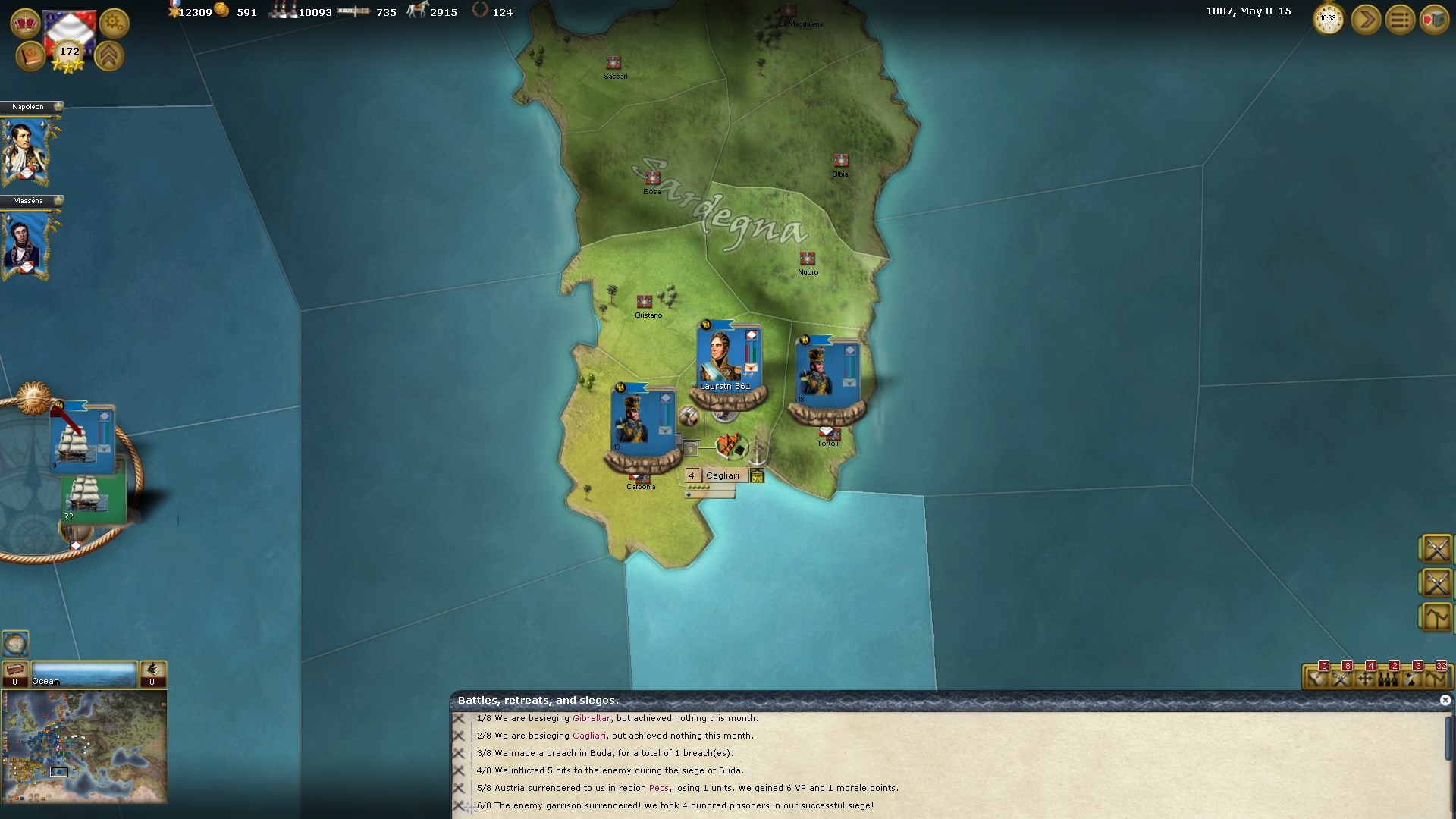
Task: Click the red arrow exit button
Action: point(1433,19)
